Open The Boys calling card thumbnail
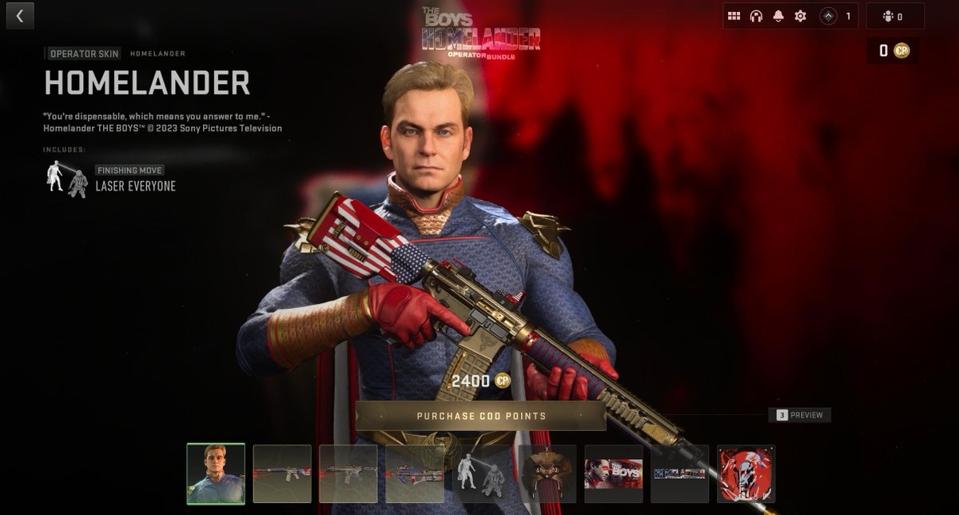959x515 pixels. pyautogui.click(x=613, y=474)
